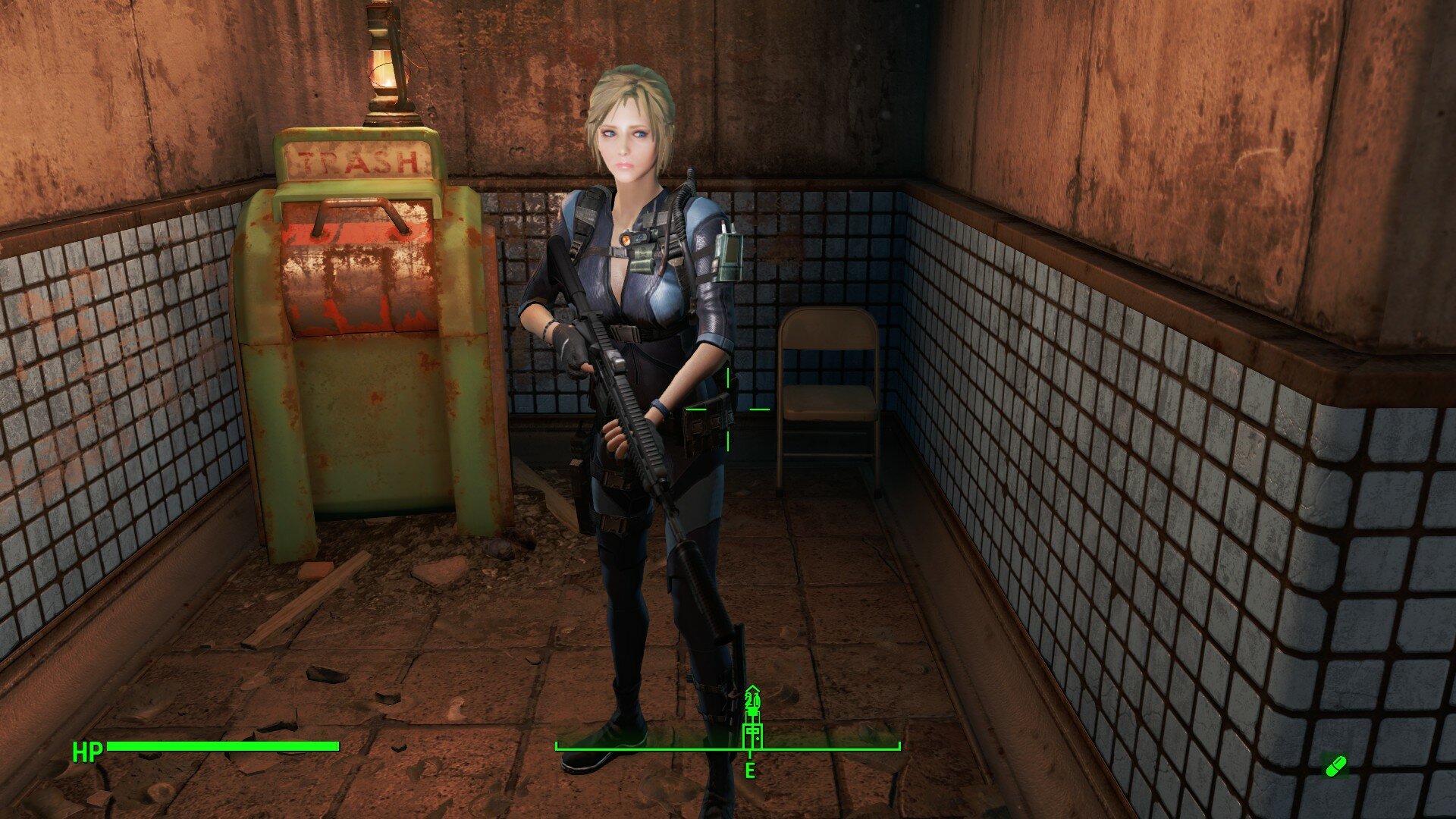The image size is (1456, 819).
Task: Click the green pill status icon
Action: coord(1335,766)
